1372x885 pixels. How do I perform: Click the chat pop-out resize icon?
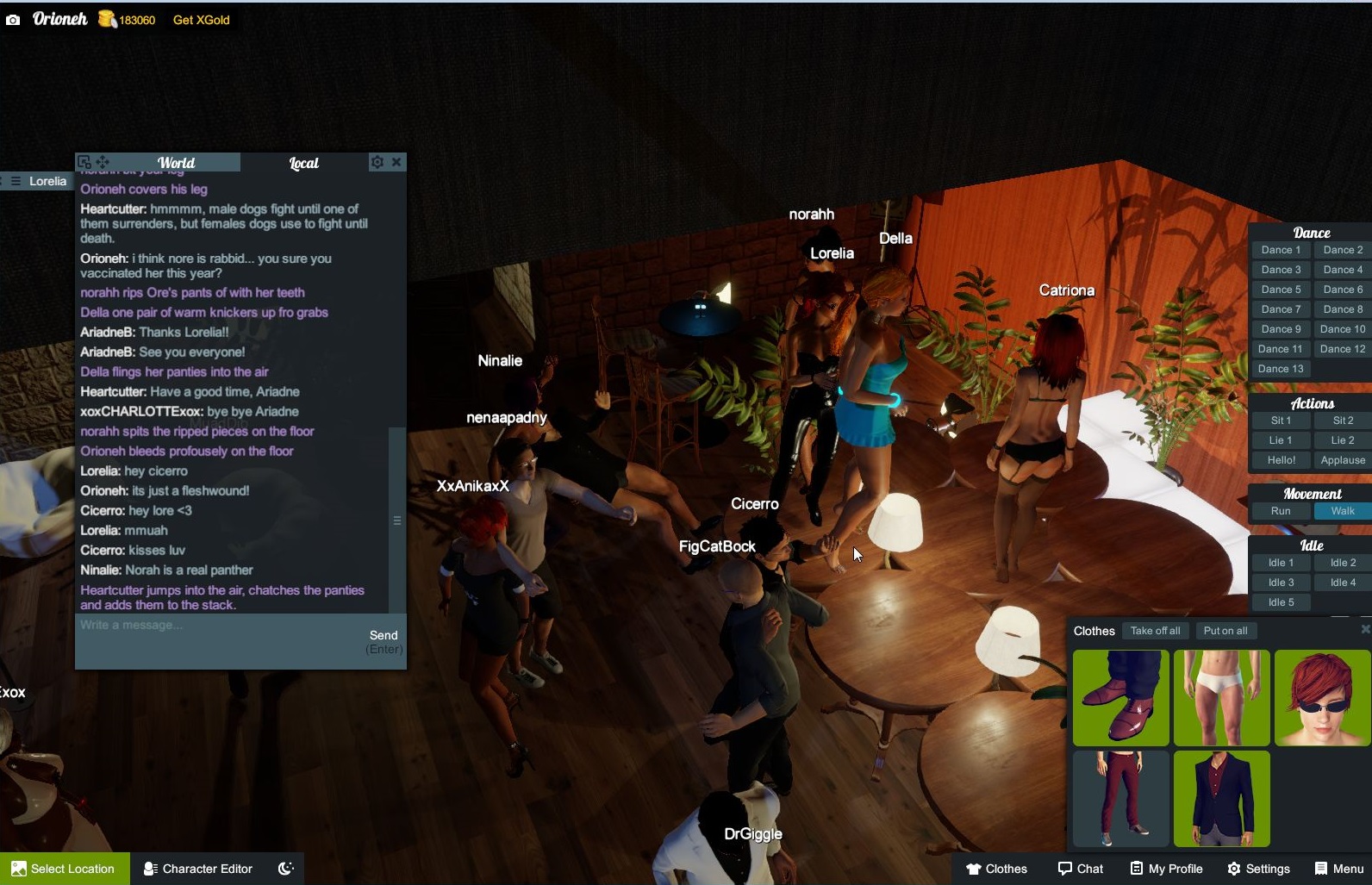pyautogui.click(x=83, y=161)
